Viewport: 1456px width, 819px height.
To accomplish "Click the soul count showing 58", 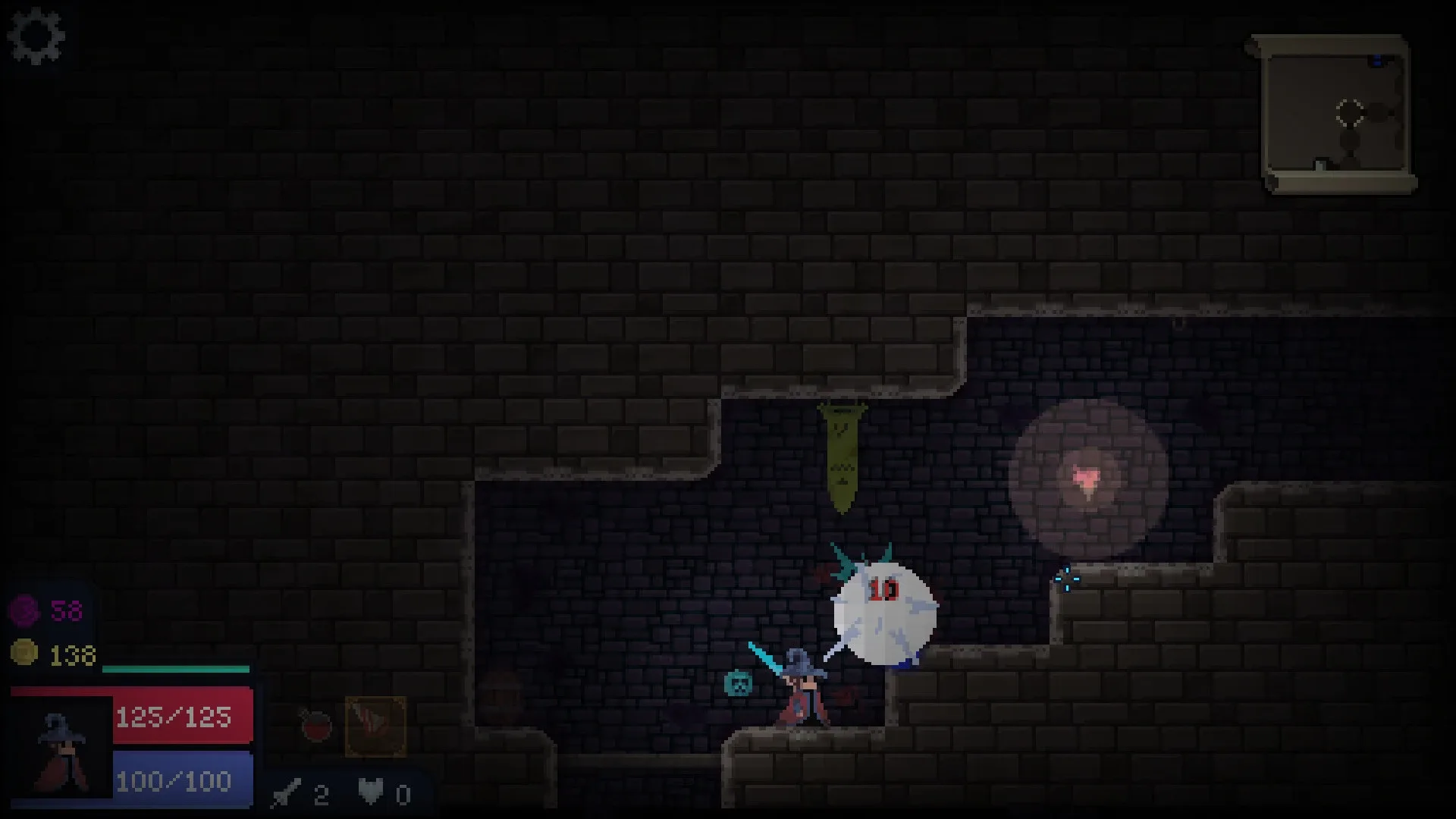I will point(64,610).
